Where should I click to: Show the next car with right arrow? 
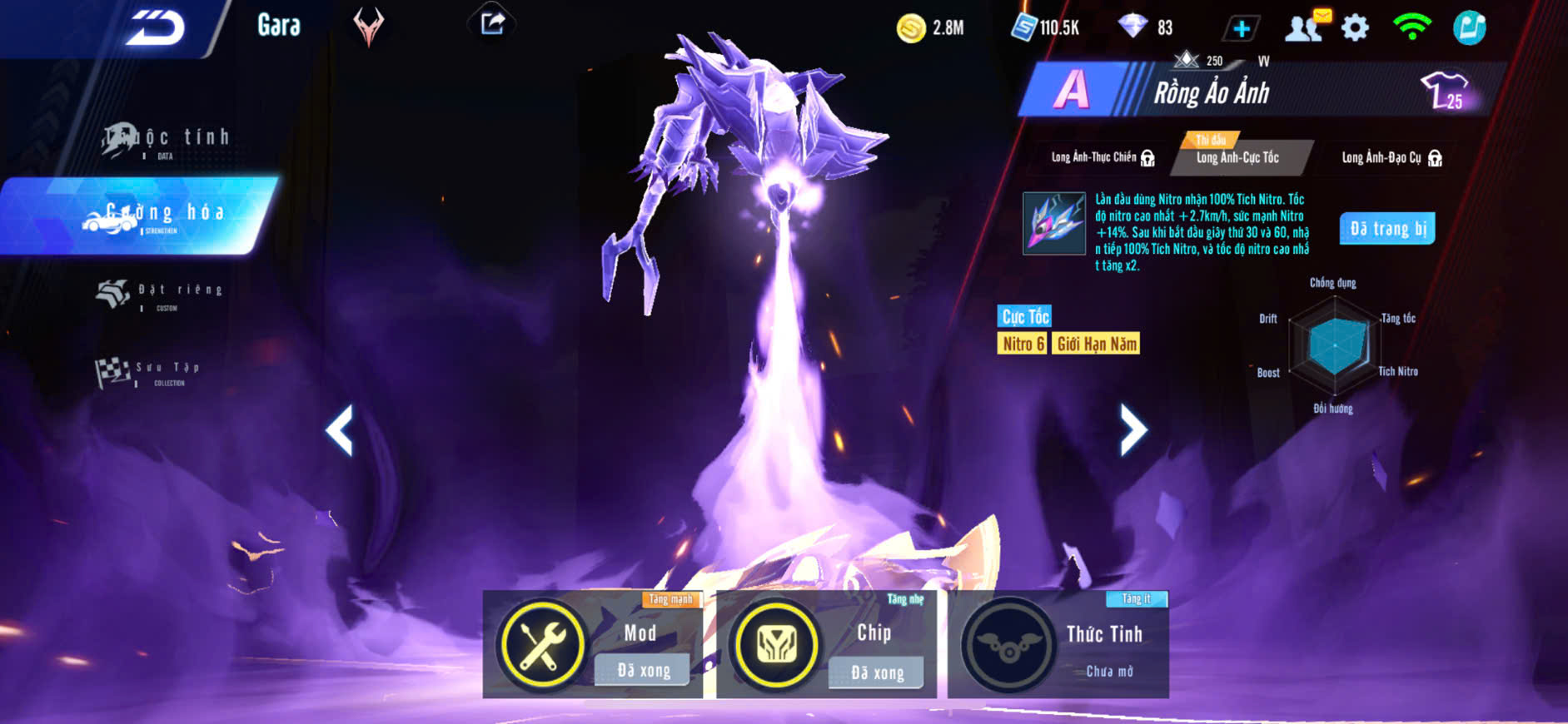click(1132, 429)
